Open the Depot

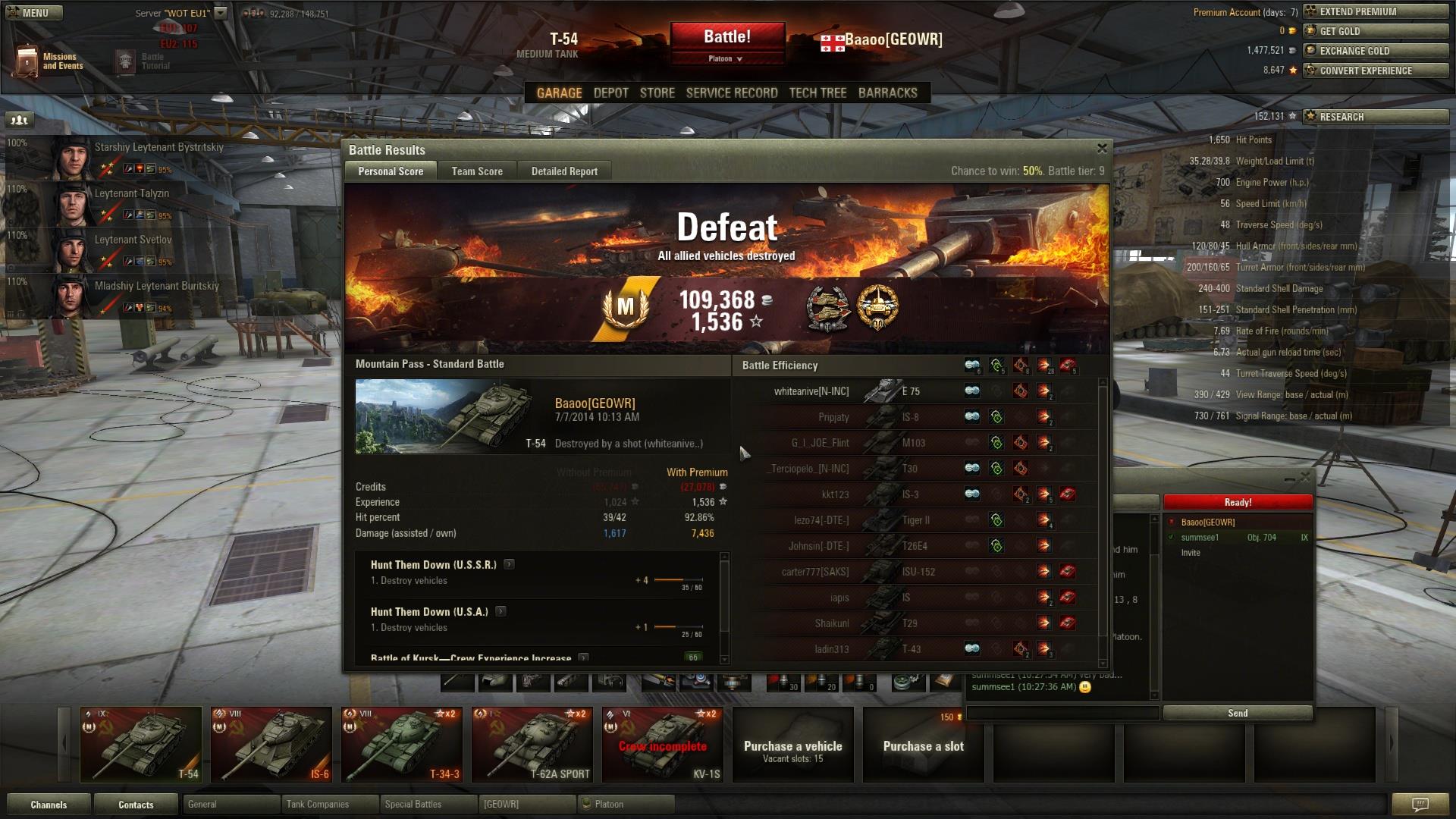[x=610, y=93]
